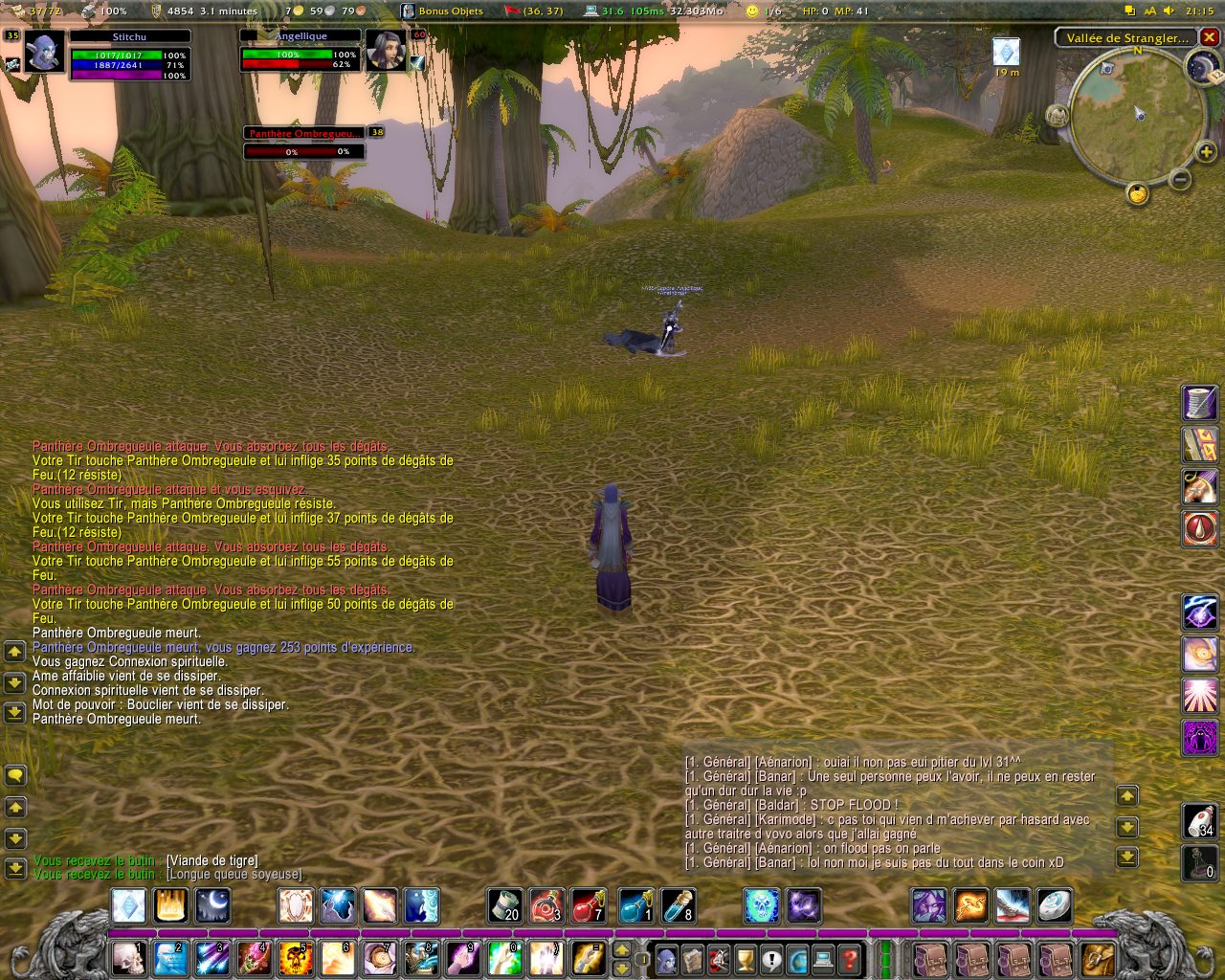This screenshot has height=980, width=1225.
Task: Select Angellique's target portrait
Action: click(386, 51)
